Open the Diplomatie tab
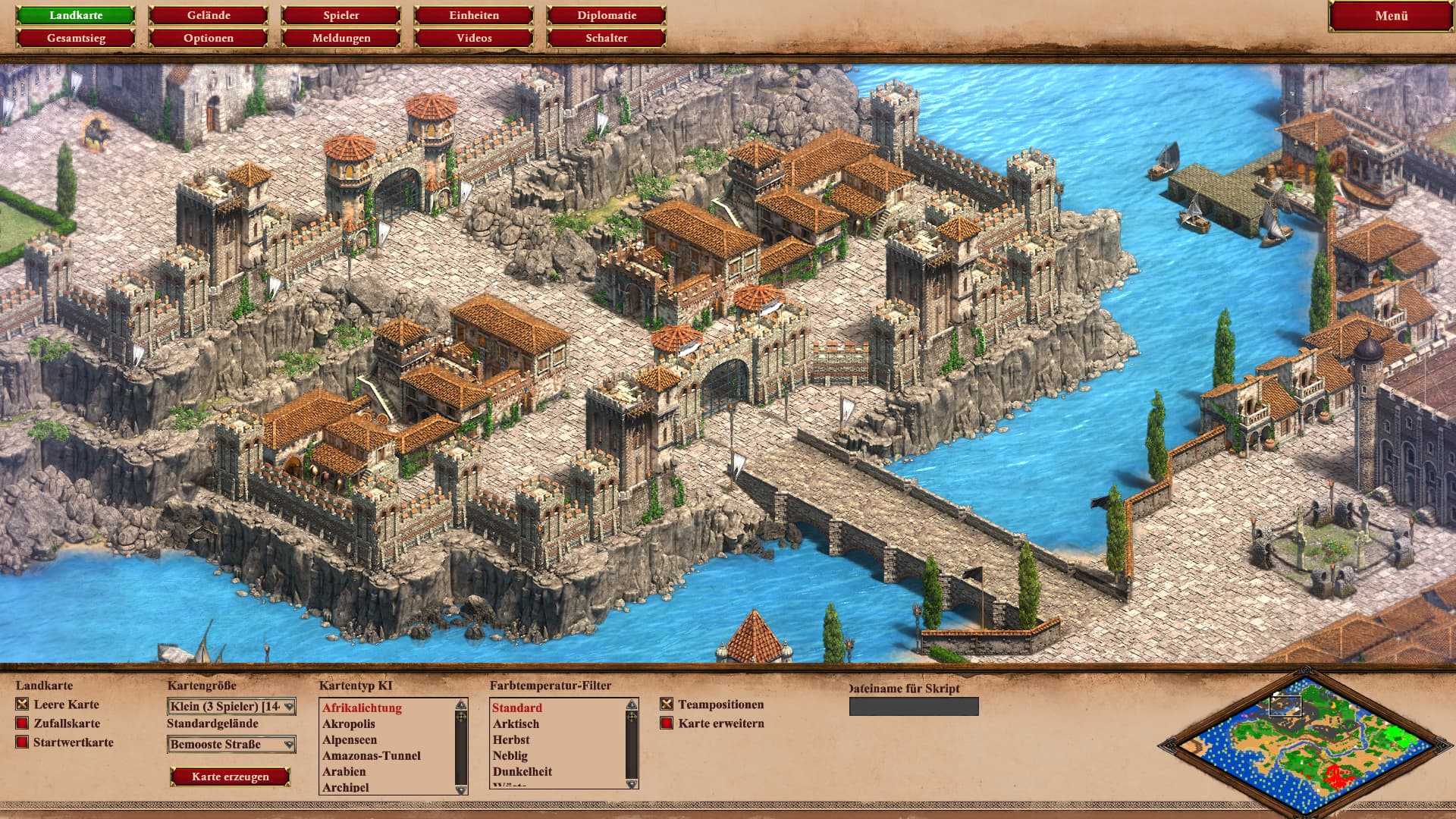The width and height of the screenshot is (1456, 819). [607, 15]
